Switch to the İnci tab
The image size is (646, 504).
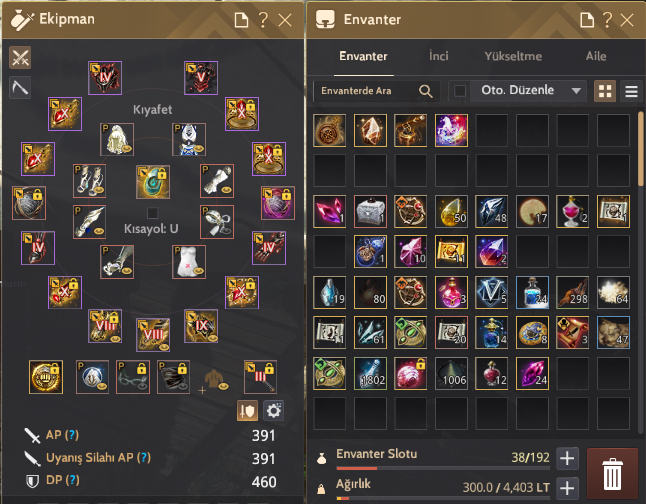[x=438, y=57]
